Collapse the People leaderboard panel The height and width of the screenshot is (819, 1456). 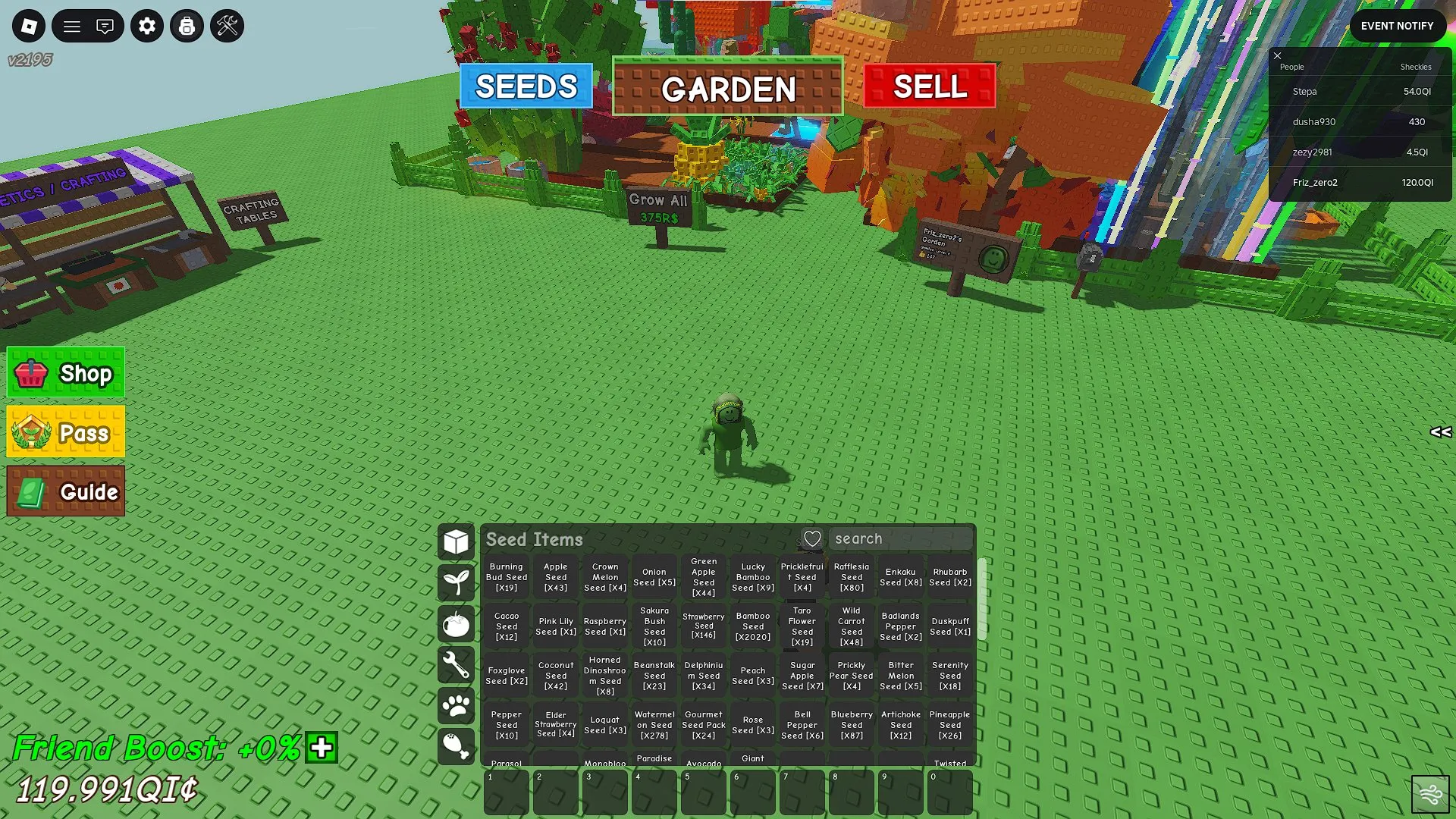[x=1278, y=56]
